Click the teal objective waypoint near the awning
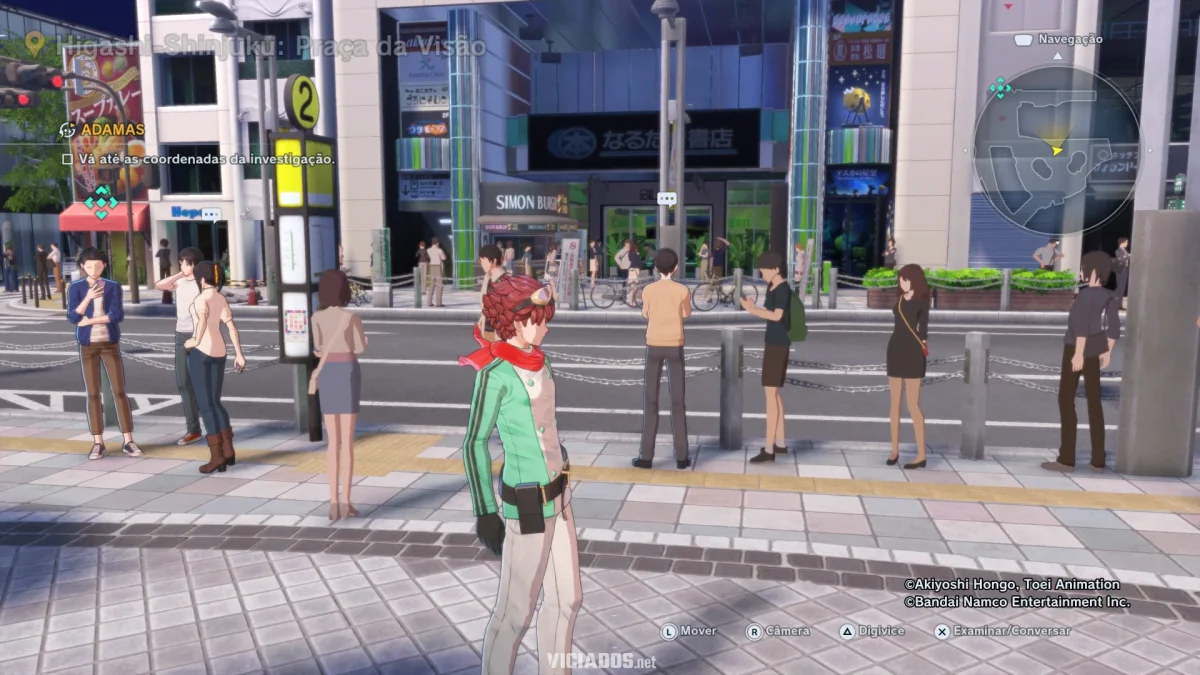This screenshot has height=675, width=1200. (x=100, y=201)
